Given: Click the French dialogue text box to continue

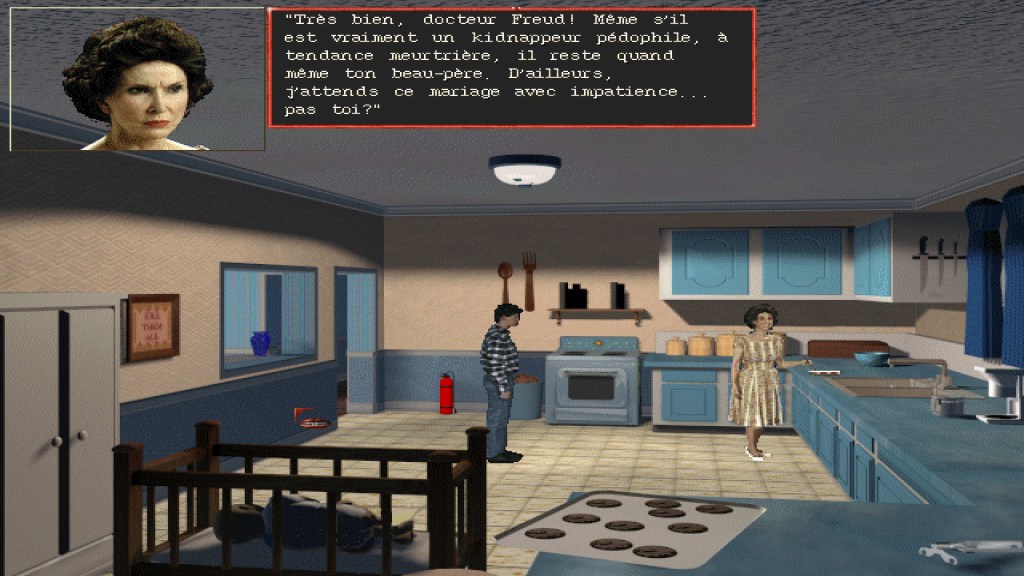Looking at the screenshot, I should [511, 67].
